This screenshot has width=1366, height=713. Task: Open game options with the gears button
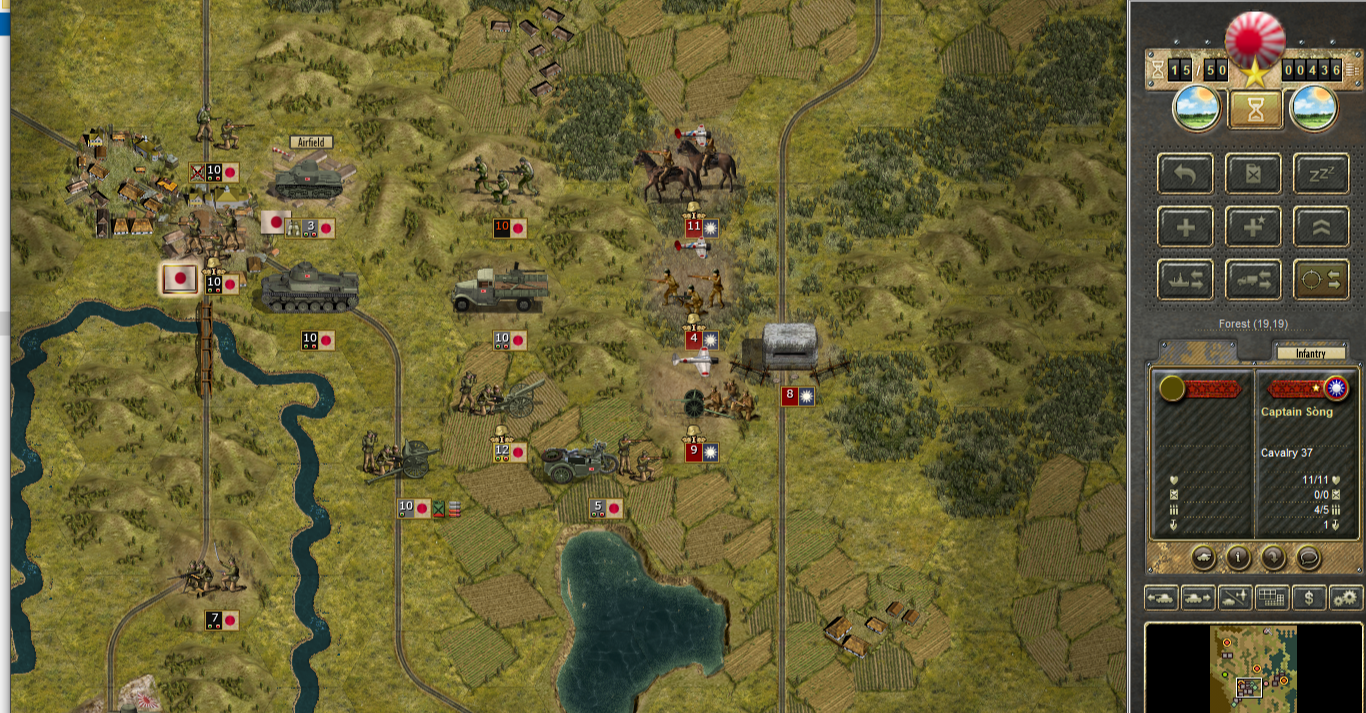coord(1346,598)
